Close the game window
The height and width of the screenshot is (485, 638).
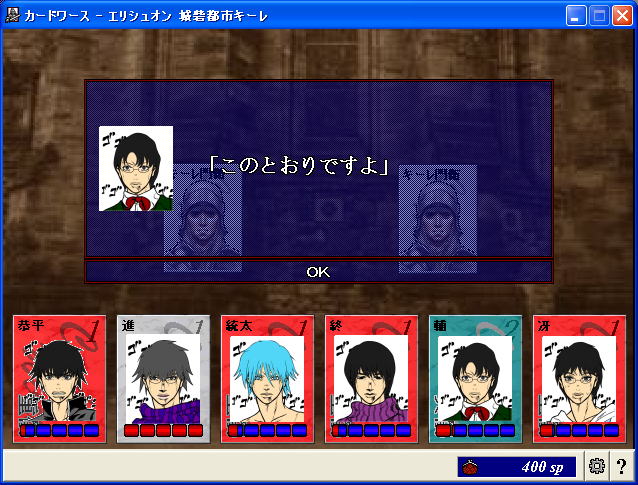tap(622, 15)
